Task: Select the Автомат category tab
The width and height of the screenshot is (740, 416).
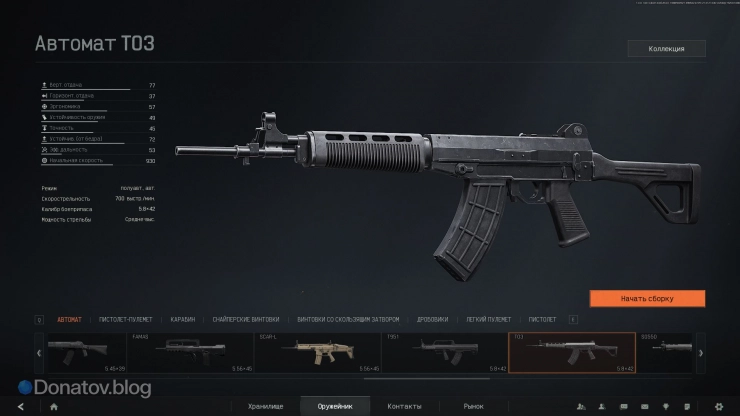Action: click(x=70, y=319)
